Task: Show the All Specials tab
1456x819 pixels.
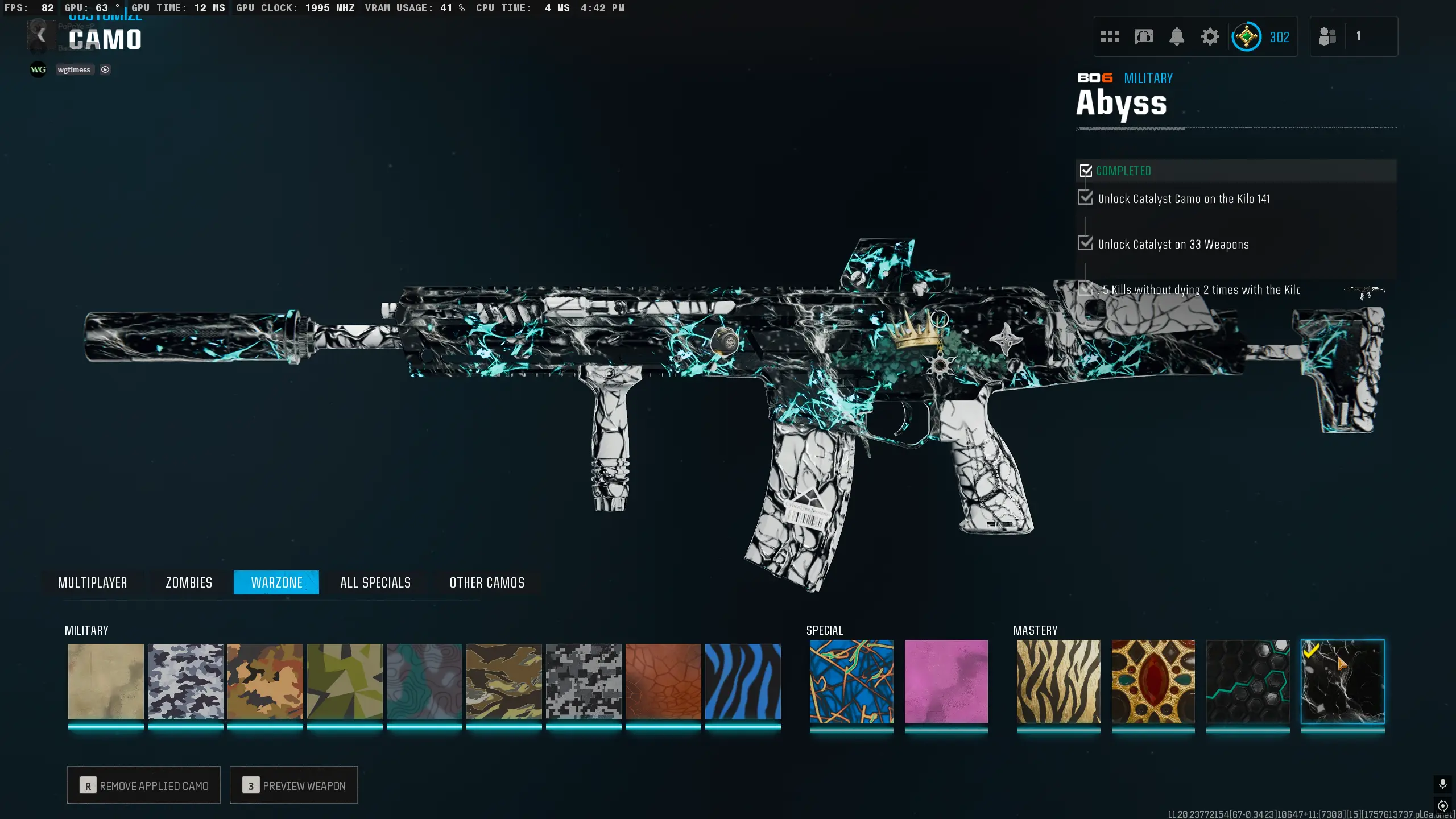Action: click(375, 582)
